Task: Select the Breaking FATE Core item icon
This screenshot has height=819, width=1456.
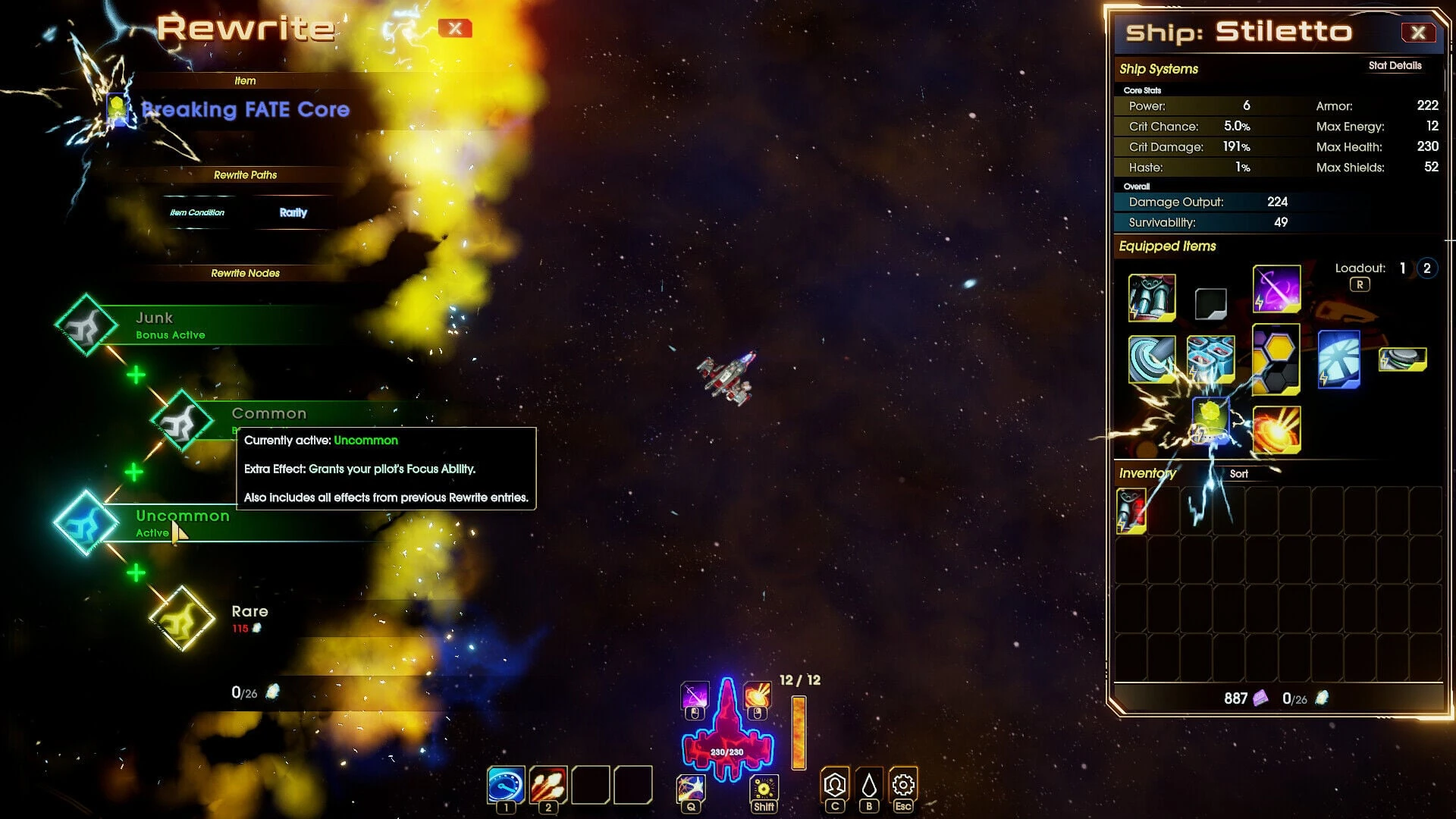Action: coord(118,110)
